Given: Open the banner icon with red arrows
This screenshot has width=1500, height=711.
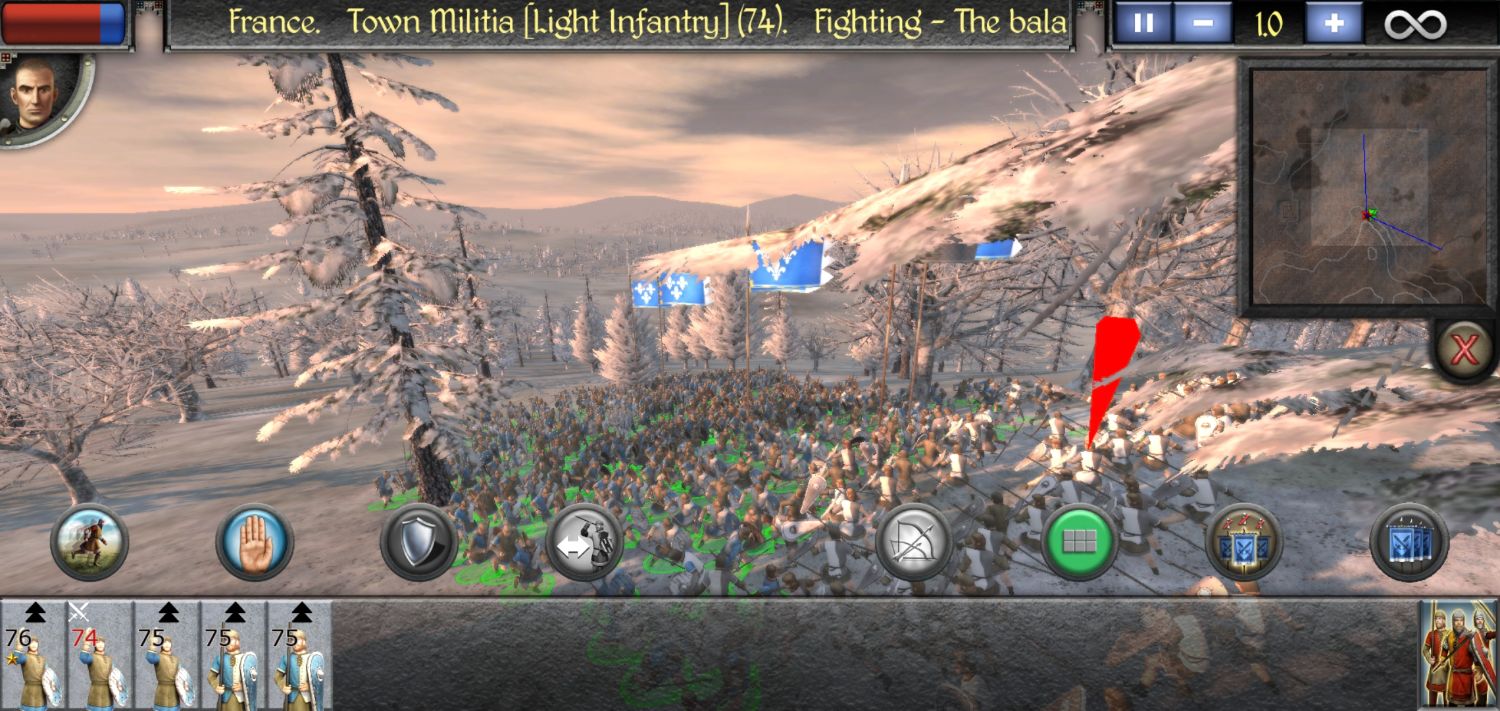Looking at the screenshot, I should pos(1244,543).
